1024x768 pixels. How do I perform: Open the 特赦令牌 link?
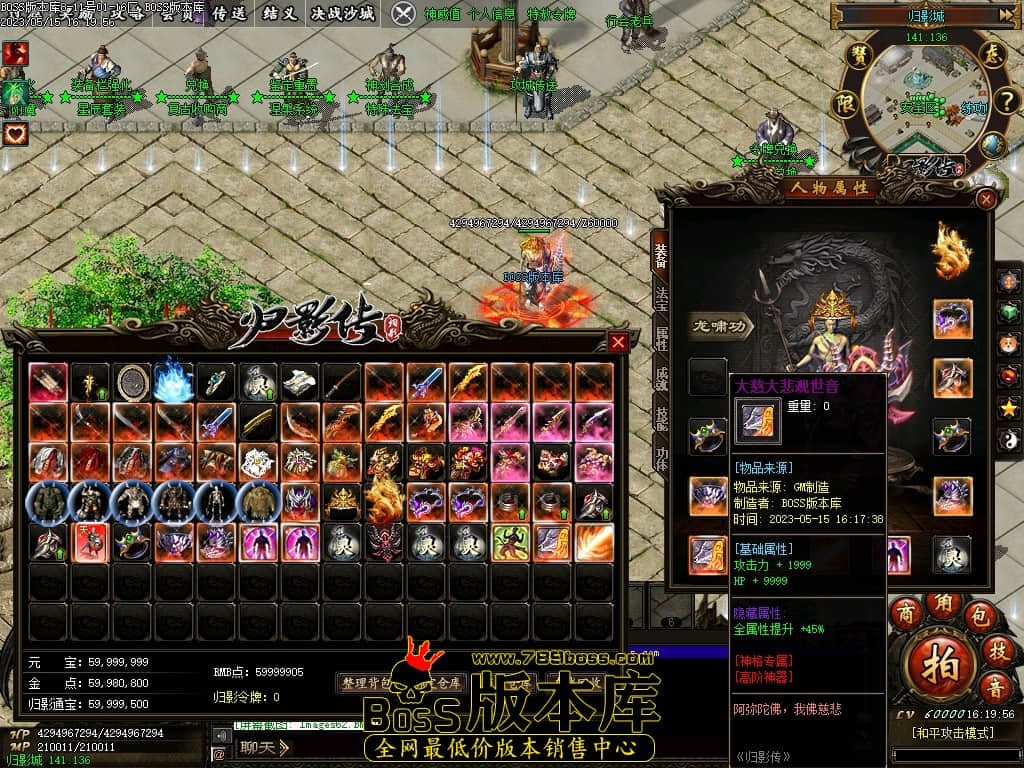pyautogui.click(x=551, y=14)
